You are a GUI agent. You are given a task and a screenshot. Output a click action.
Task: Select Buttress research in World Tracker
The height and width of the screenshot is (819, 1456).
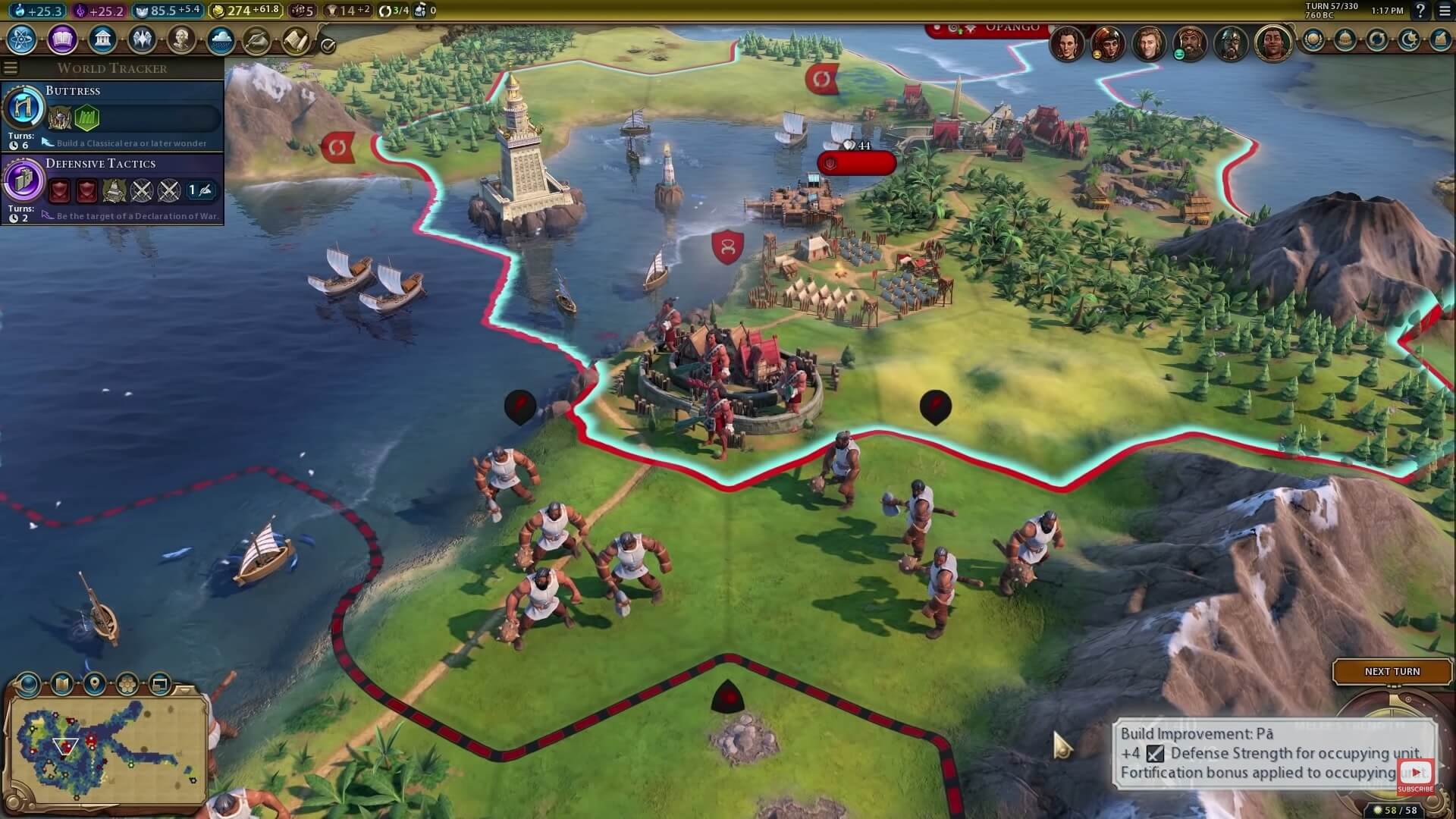click(112, 115)
